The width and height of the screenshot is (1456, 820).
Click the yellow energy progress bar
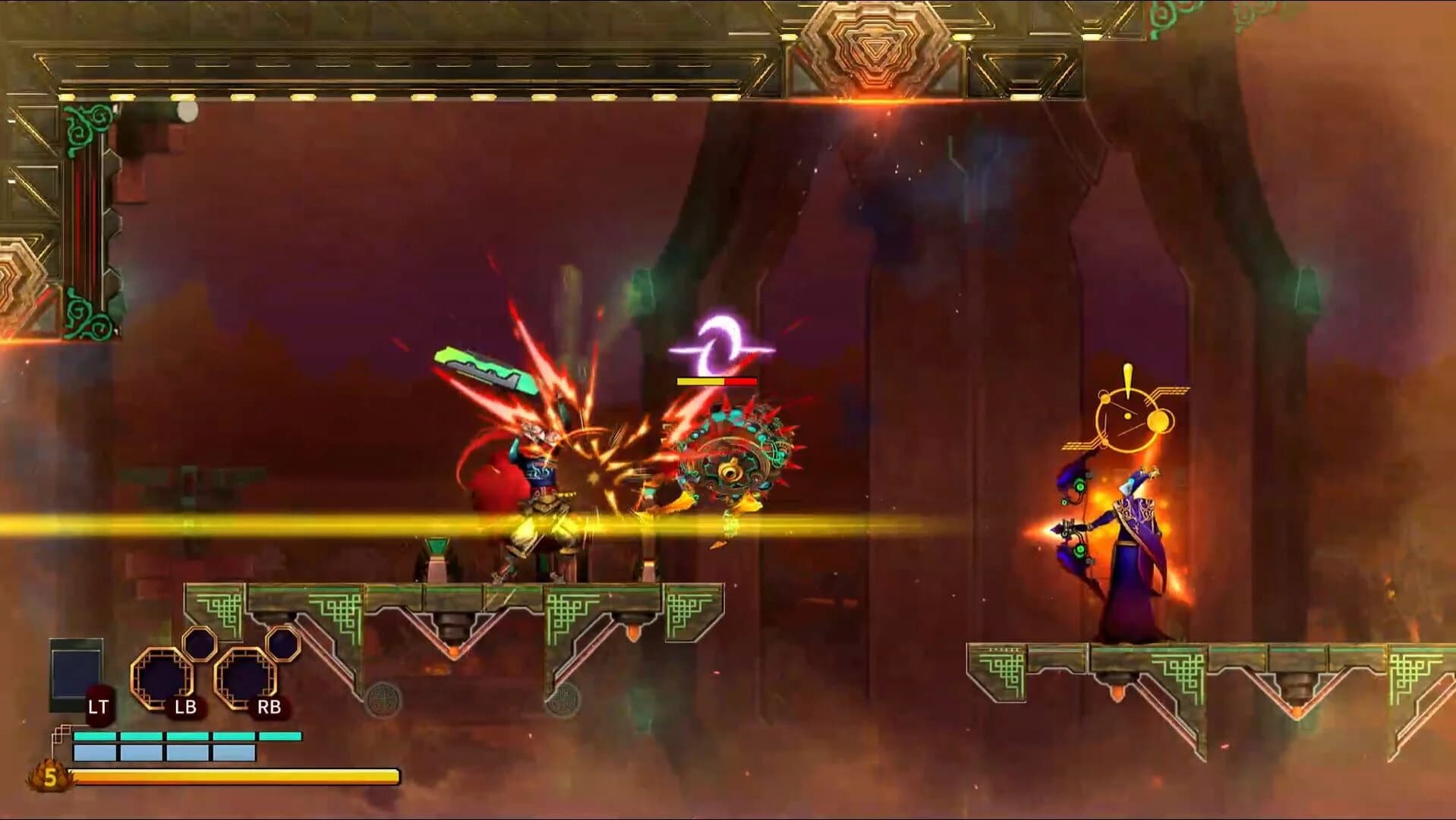235,777
